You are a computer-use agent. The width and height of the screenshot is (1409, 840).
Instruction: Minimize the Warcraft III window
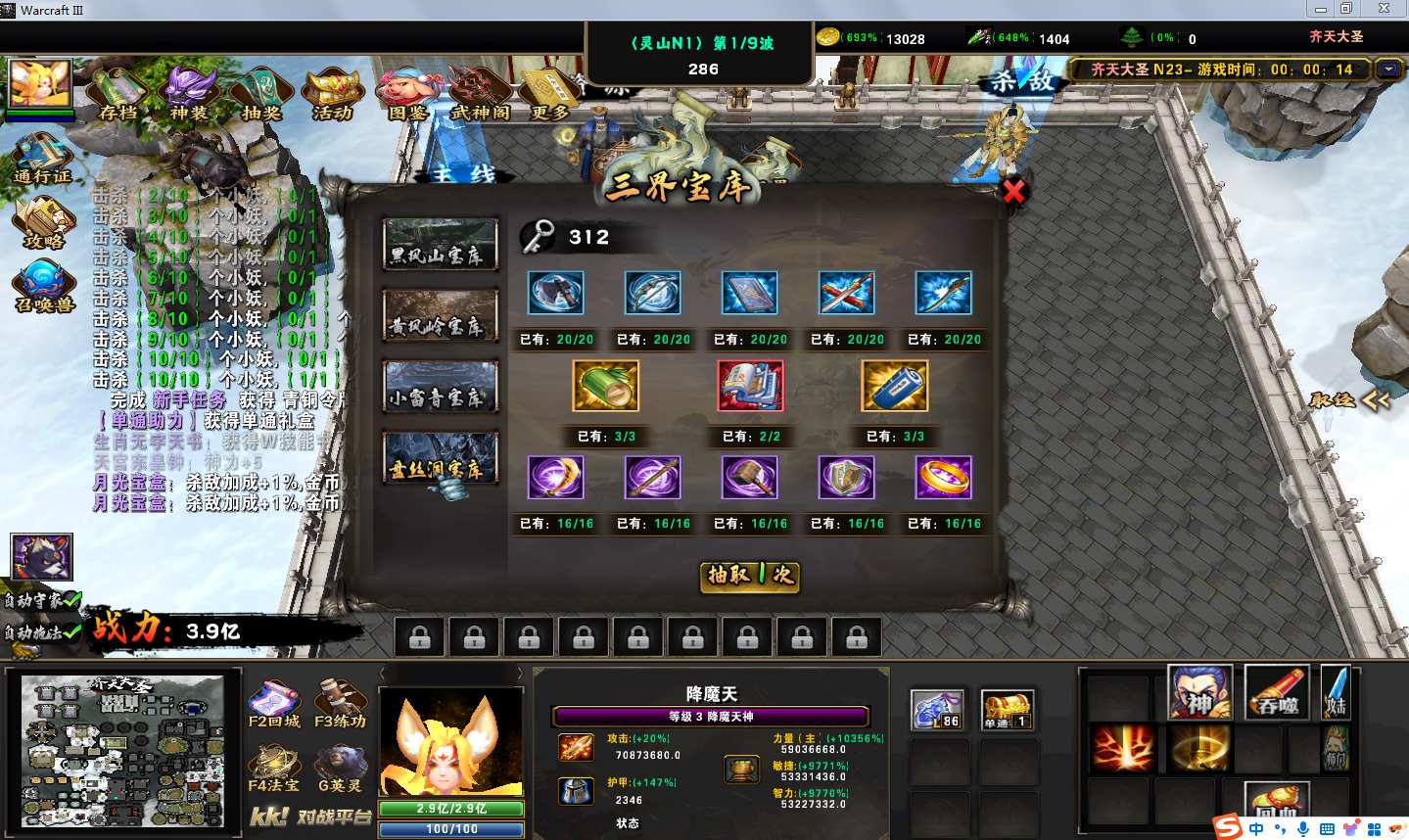coord(1321,9)
